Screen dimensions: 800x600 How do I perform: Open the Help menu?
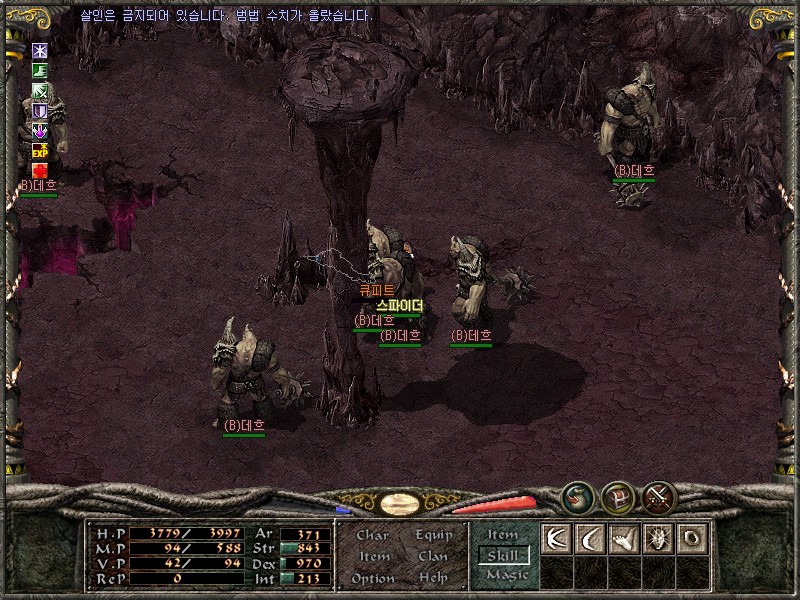pyautogui.click(x=433, y=578)
